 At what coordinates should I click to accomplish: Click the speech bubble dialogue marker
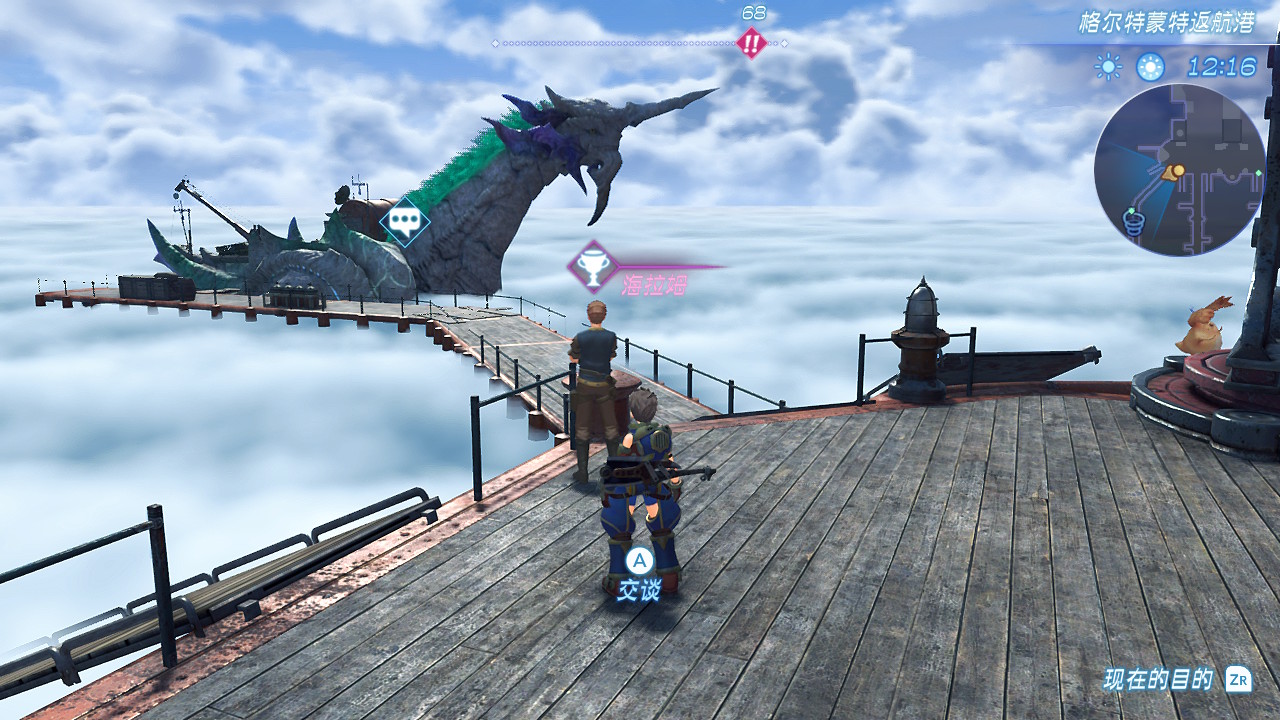click(x=405, y=221)
